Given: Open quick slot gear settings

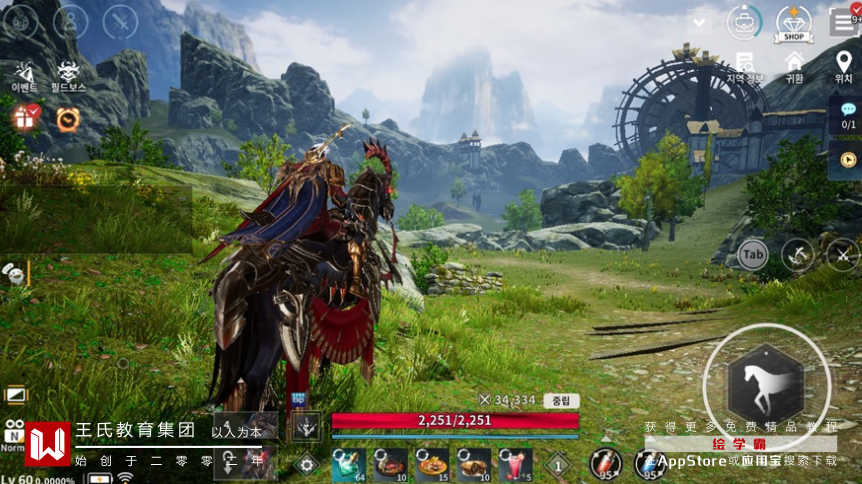Looking at the screenshot, I should click(306, 463).
